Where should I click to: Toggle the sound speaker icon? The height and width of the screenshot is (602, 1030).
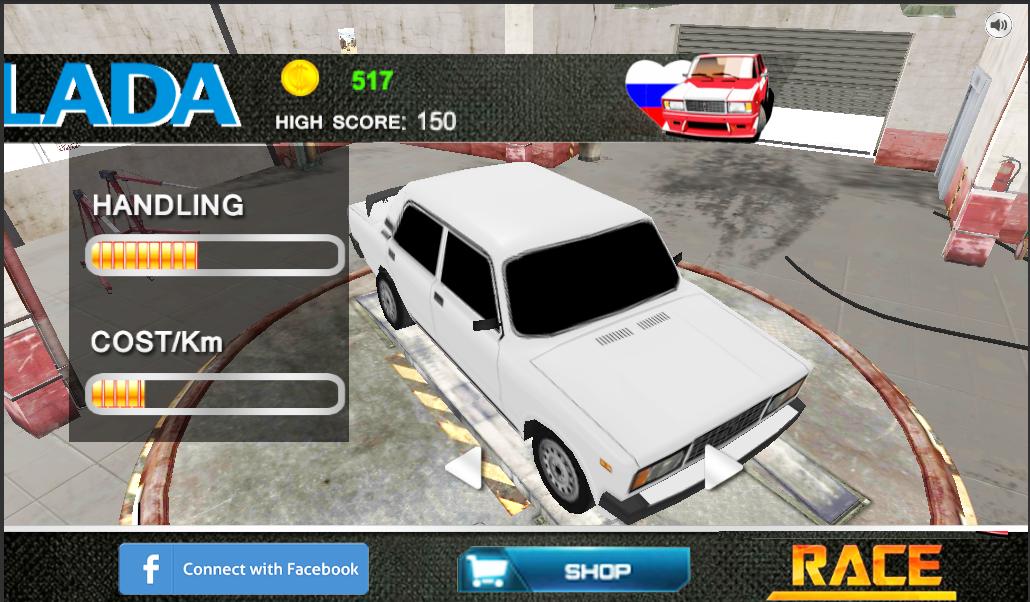(x=998, y=26)
